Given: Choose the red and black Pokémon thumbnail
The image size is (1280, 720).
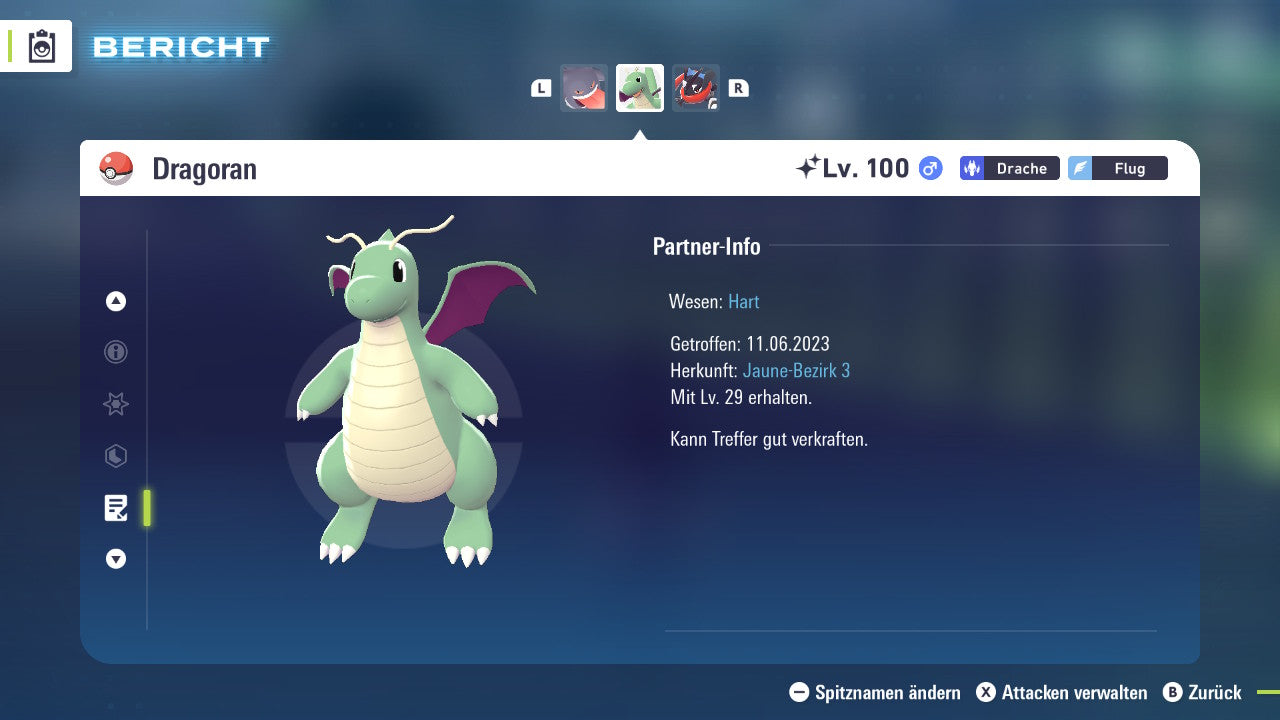Looking at the screenshot, I should point(695,88).
